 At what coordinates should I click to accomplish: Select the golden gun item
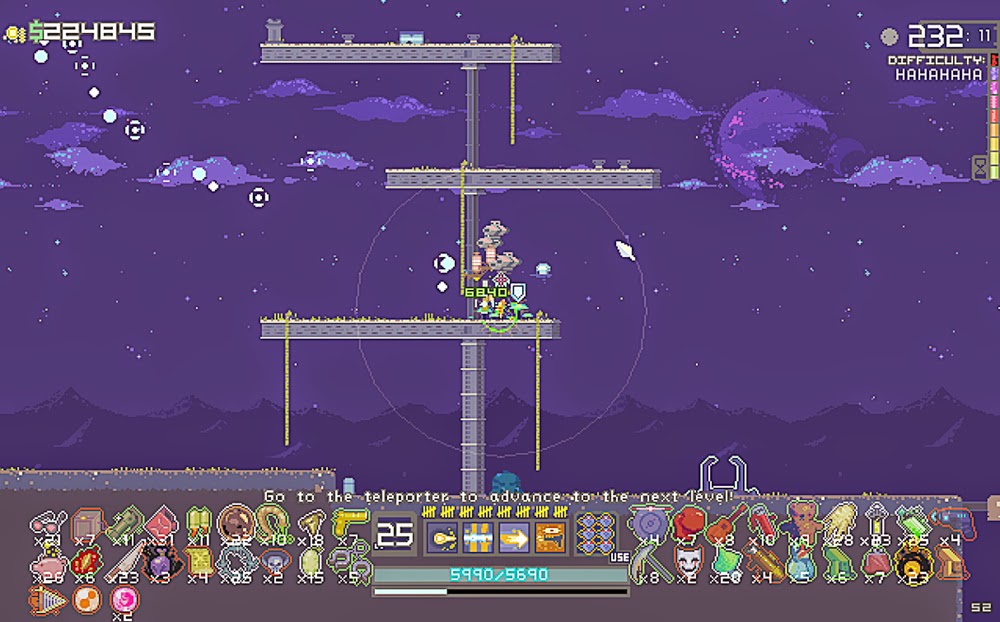(x=350, y=522)
